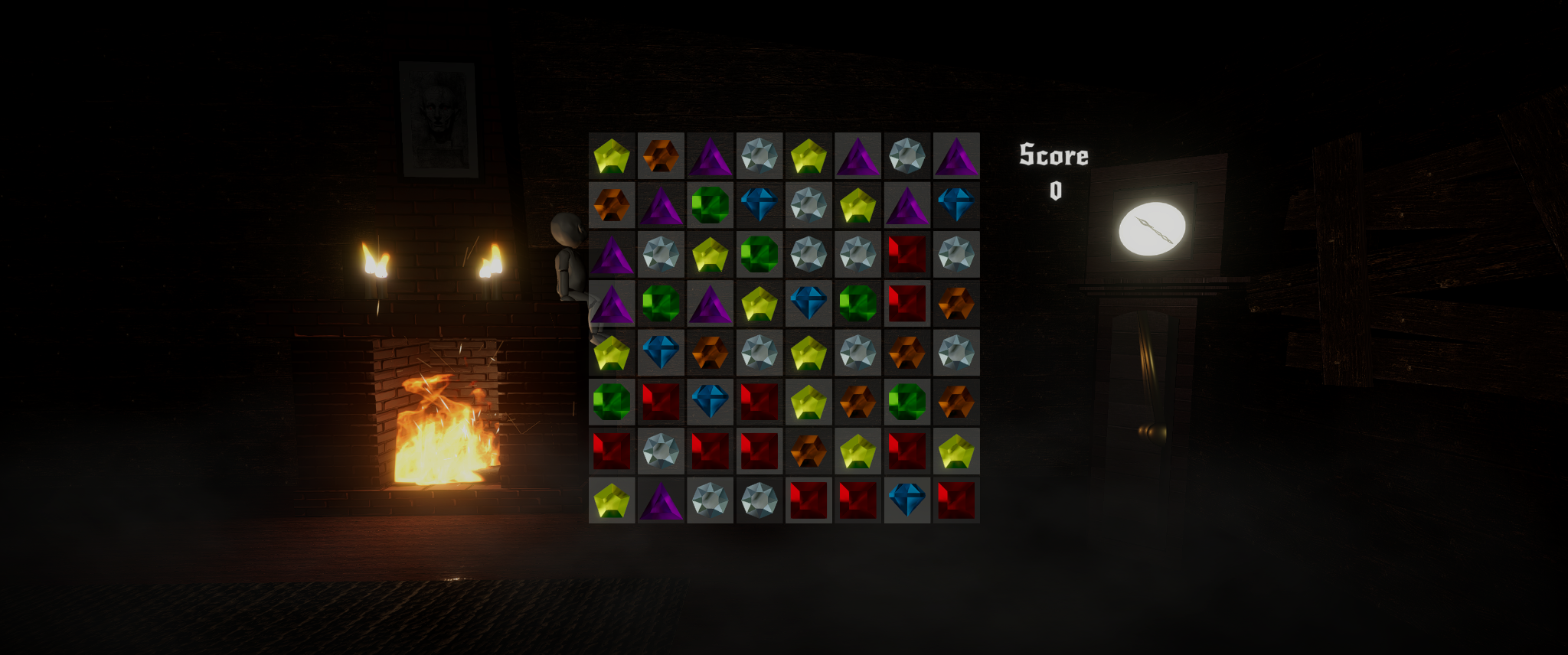Image resolution: width=1568 pixels, height=655 pixels.
Task: Click the yellow gem in the board's top-left corner
Action: coord(612,156)
